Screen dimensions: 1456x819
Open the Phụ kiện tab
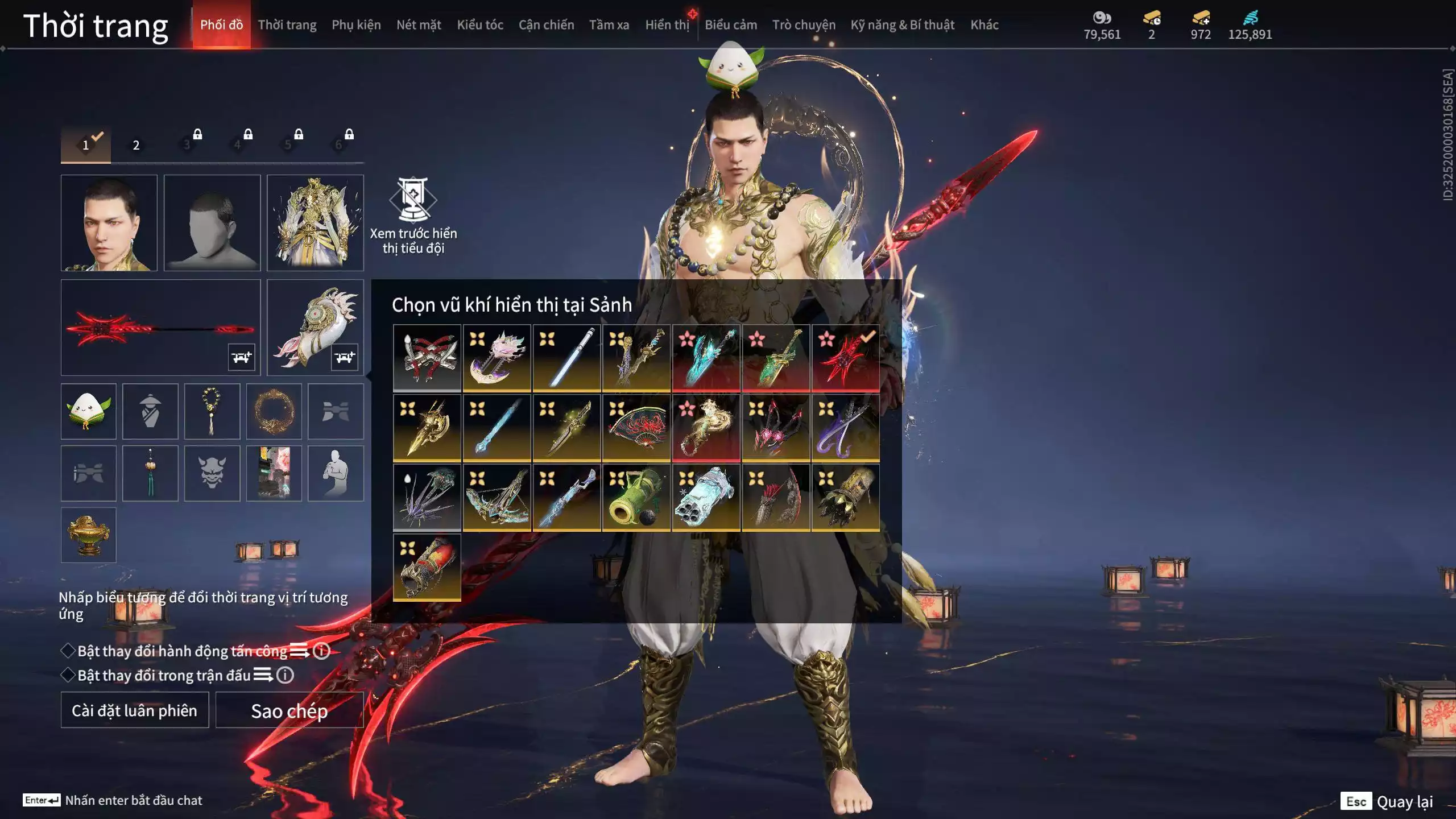coord(356,25)
